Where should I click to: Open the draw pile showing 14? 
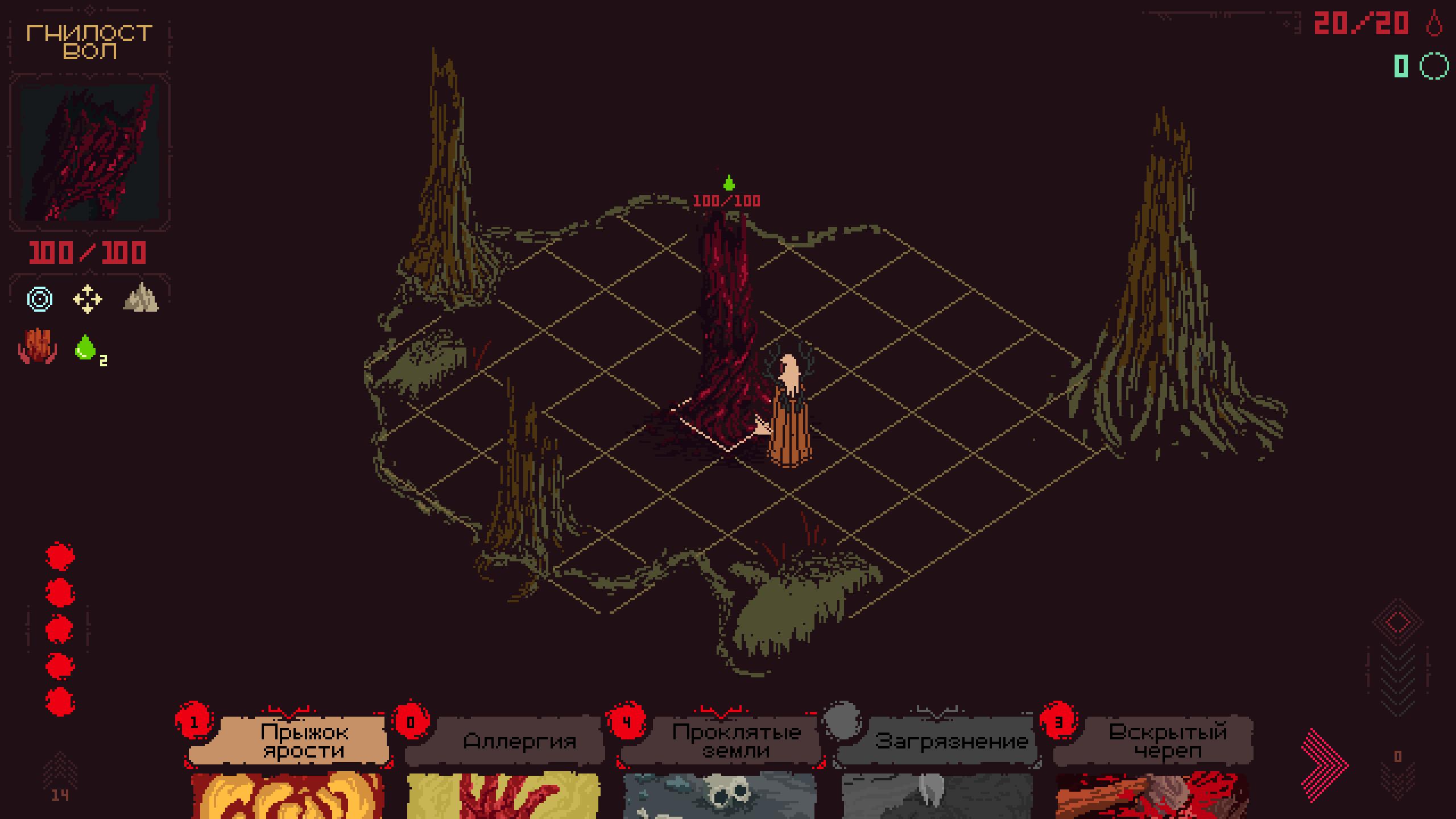tap(60, 779)
